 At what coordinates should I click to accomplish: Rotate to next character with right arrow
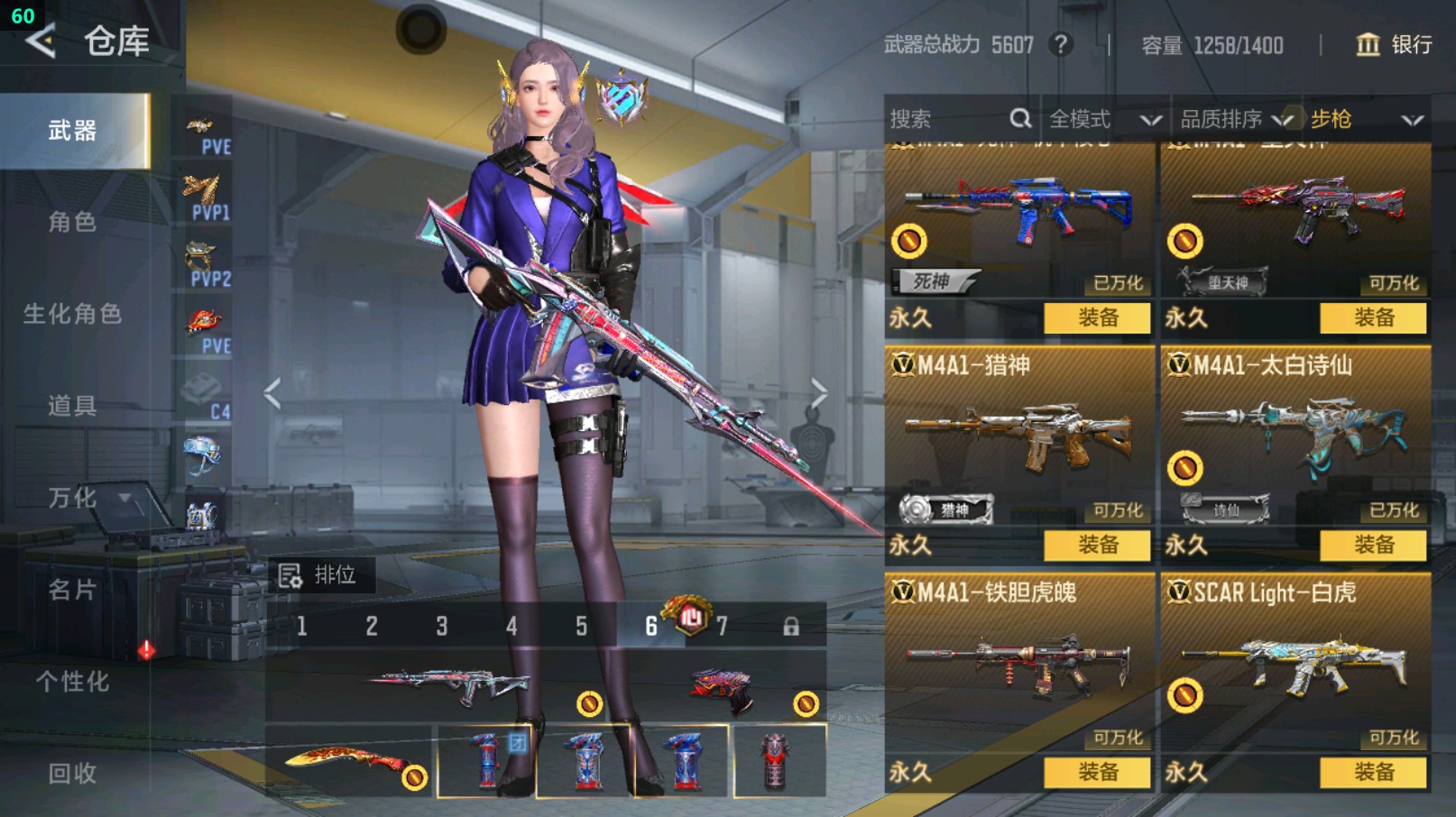pos(817,393)
